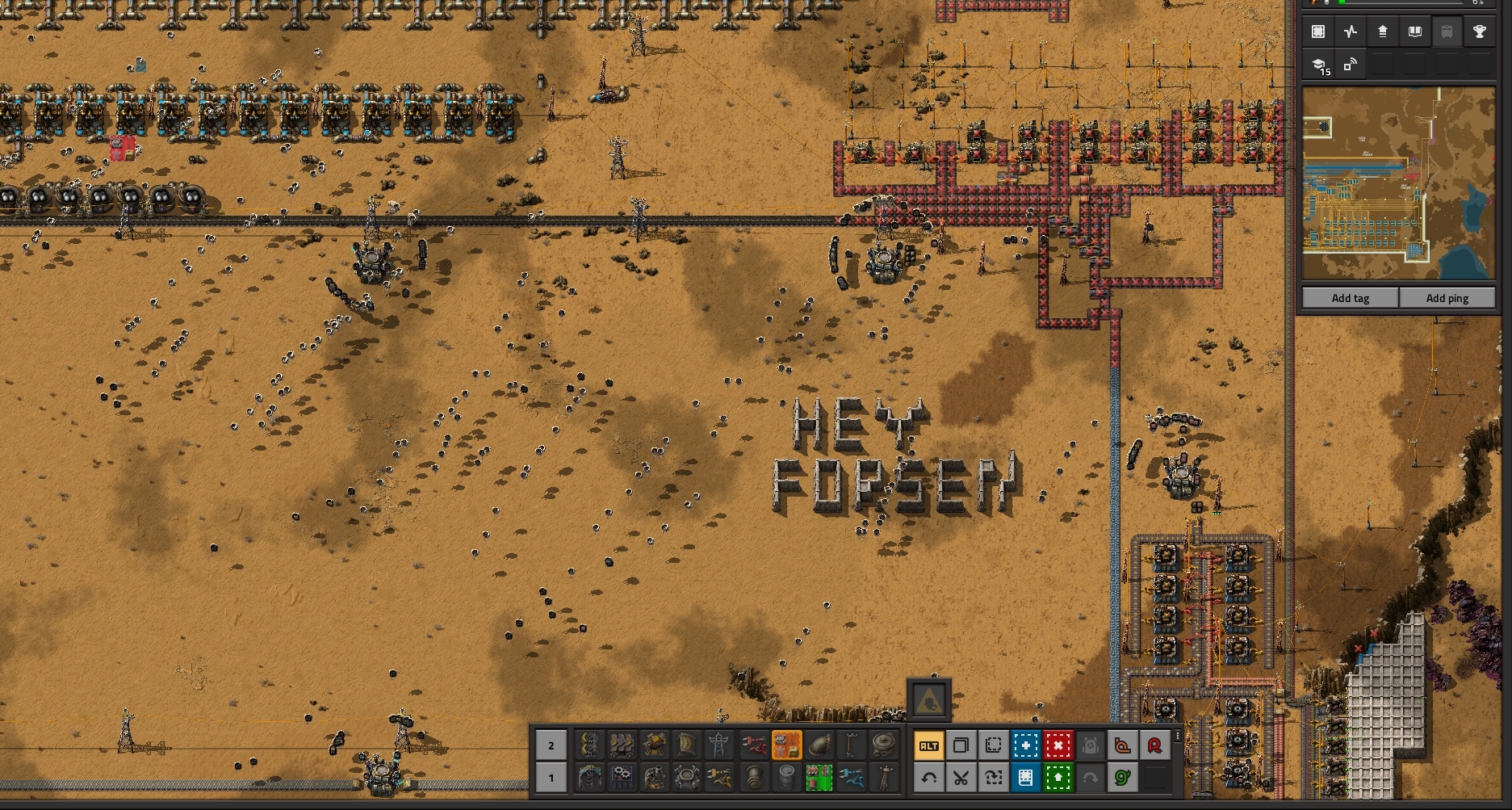Select the blue new blueprint tool
Screen dimensions: 1512x810
[x=1025, y=745]
